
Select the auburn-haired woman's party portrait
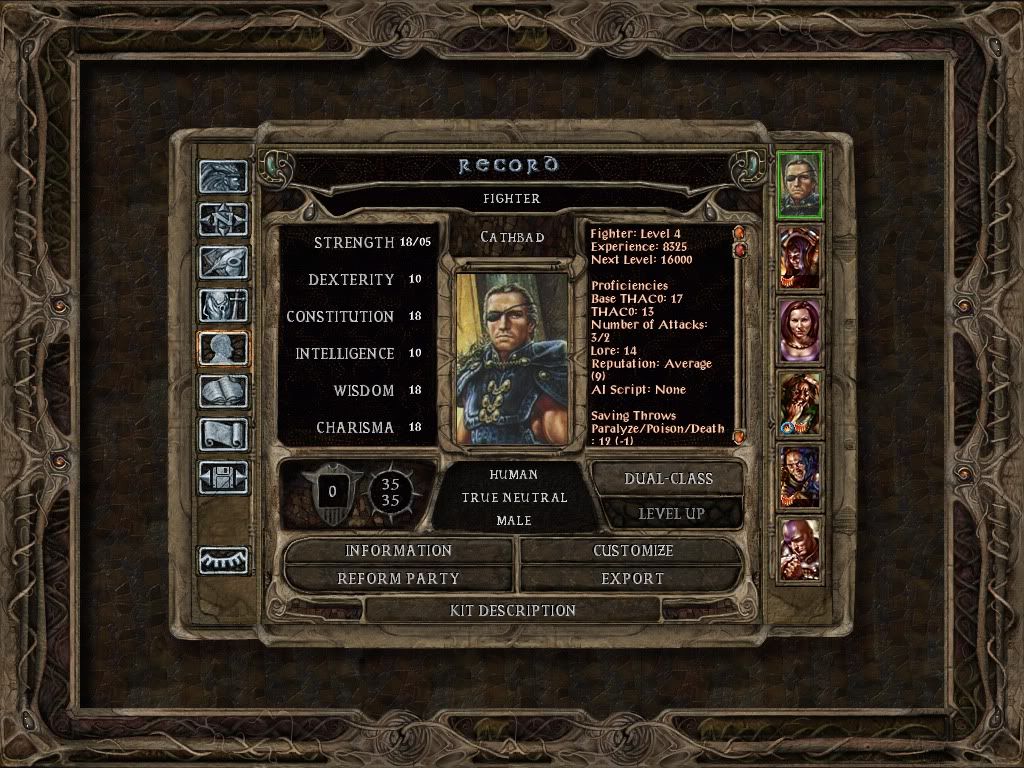pos(800,330)
